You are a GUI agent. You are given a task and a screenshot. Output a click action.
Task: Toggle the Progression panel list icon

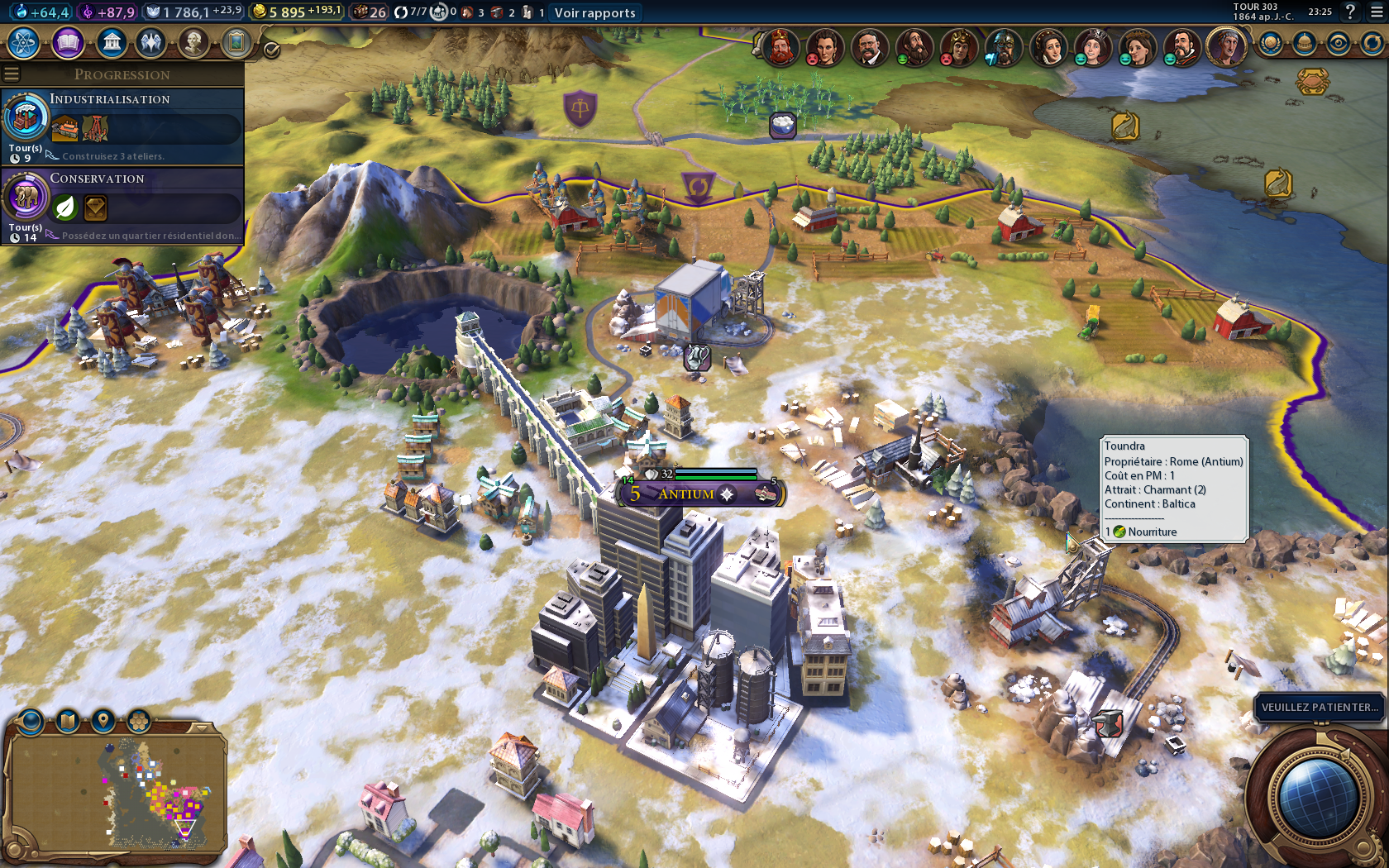pos(12,74)
